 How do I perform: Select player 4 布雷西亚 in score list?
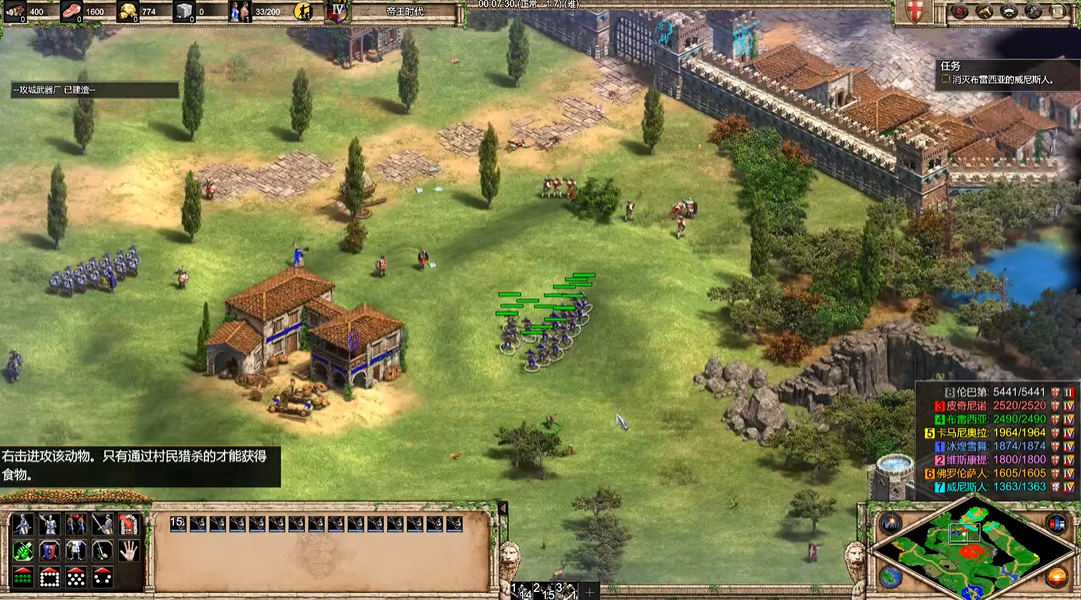coord(992,419)
